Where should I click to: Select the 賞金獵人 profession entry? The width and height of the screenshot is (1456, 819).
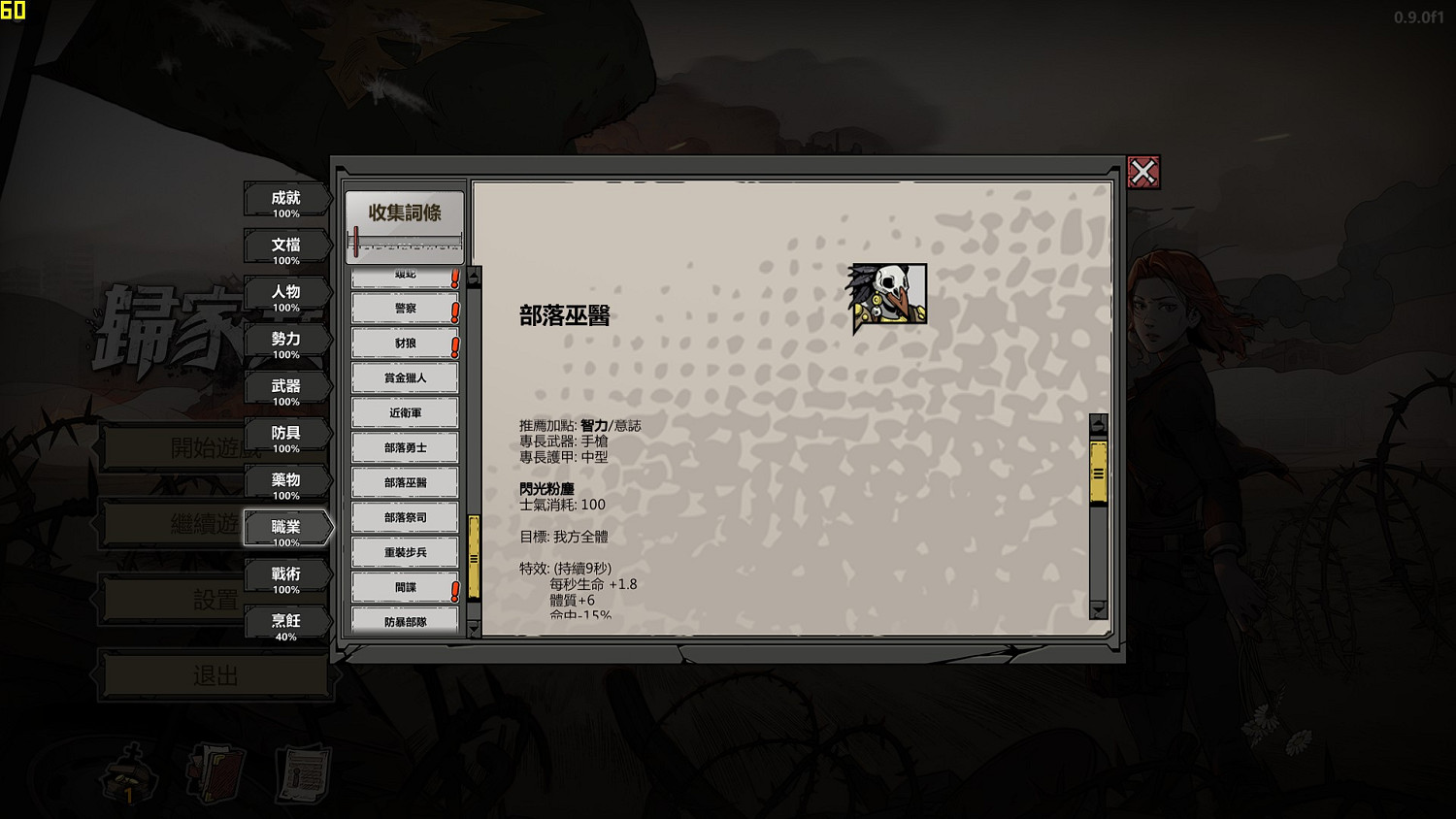pyautogui.click(x=405, y=377)
